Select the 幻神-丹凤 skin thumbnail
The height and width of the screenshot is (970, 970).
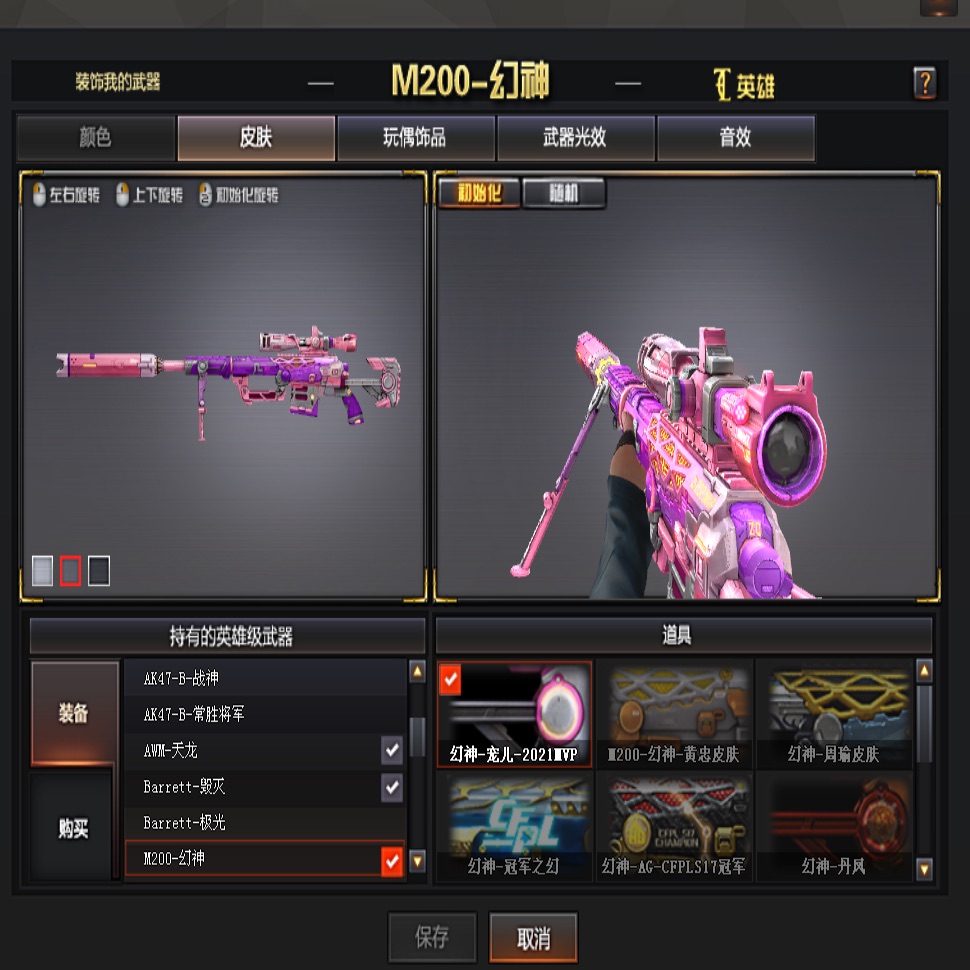pyautogui.click(x=833, y=826)
